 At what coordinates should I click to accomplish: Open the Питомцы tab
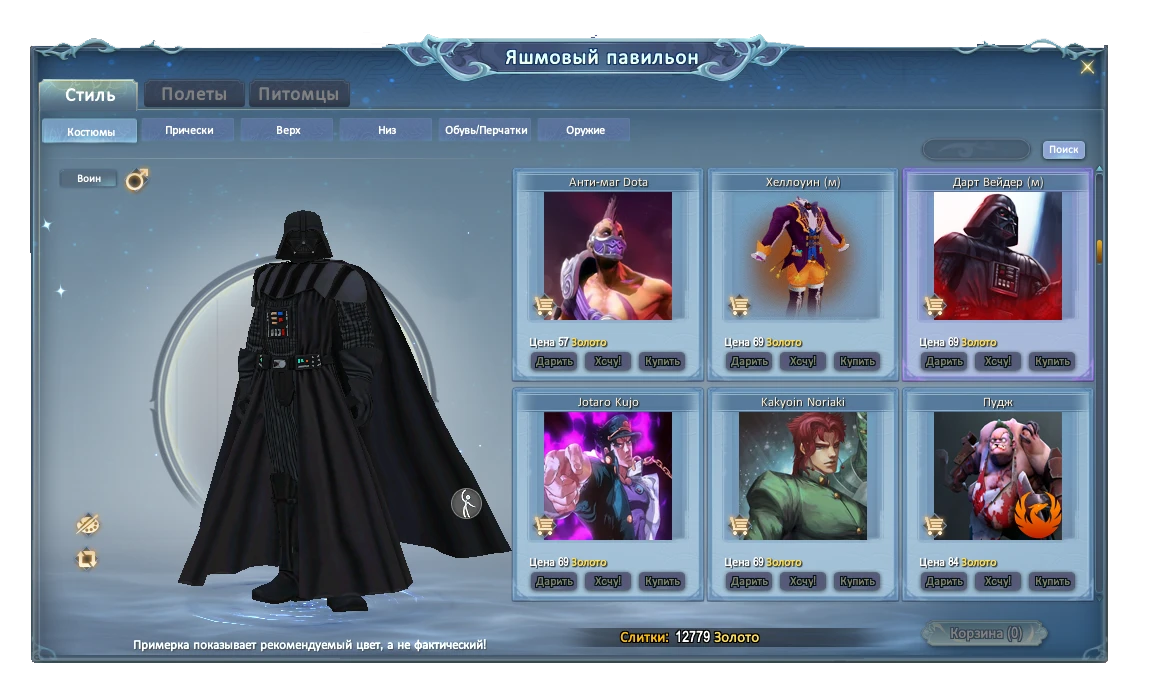(x=298, y=95)
